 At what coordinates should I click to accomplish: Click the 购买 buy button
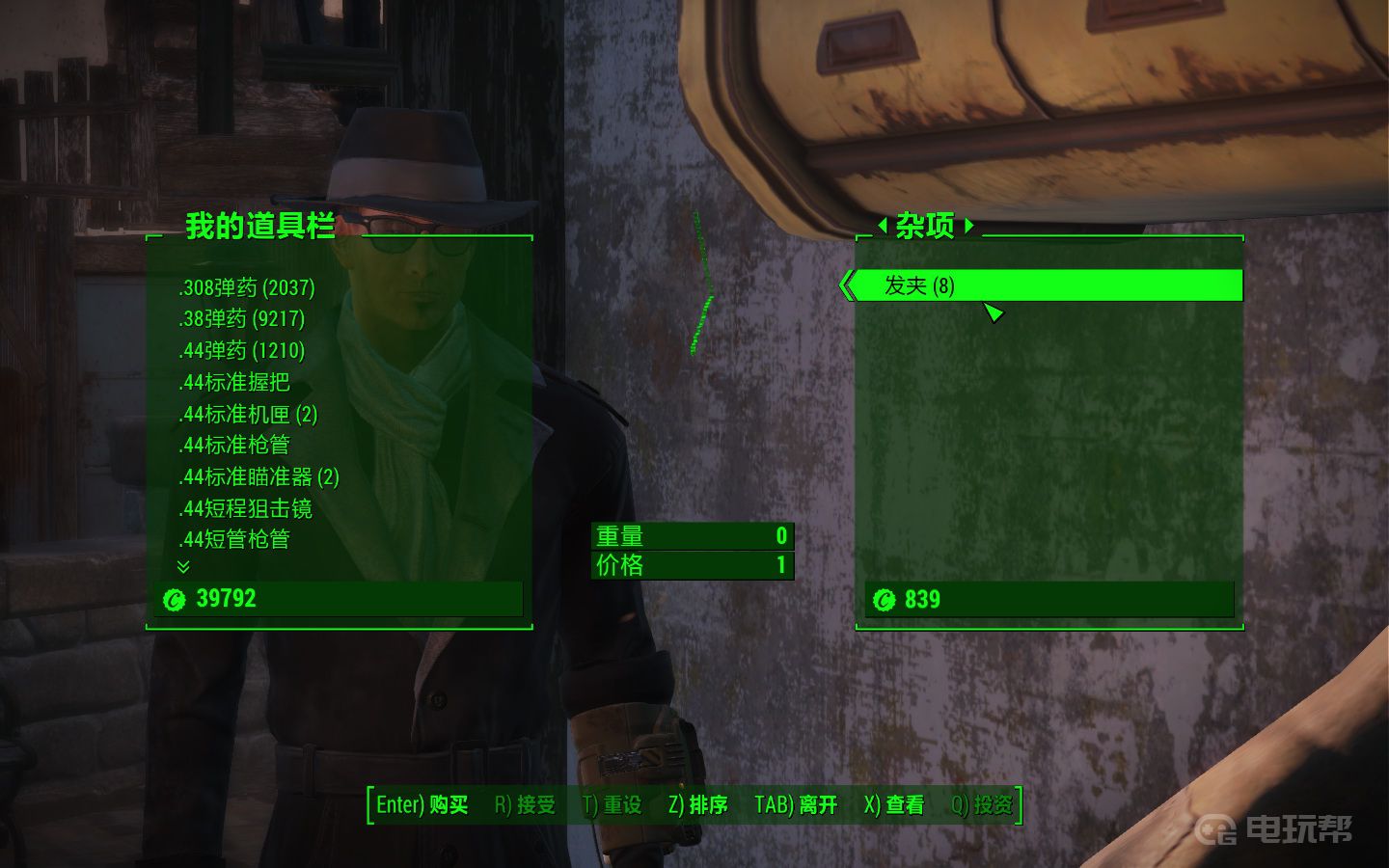click(422, 805)
